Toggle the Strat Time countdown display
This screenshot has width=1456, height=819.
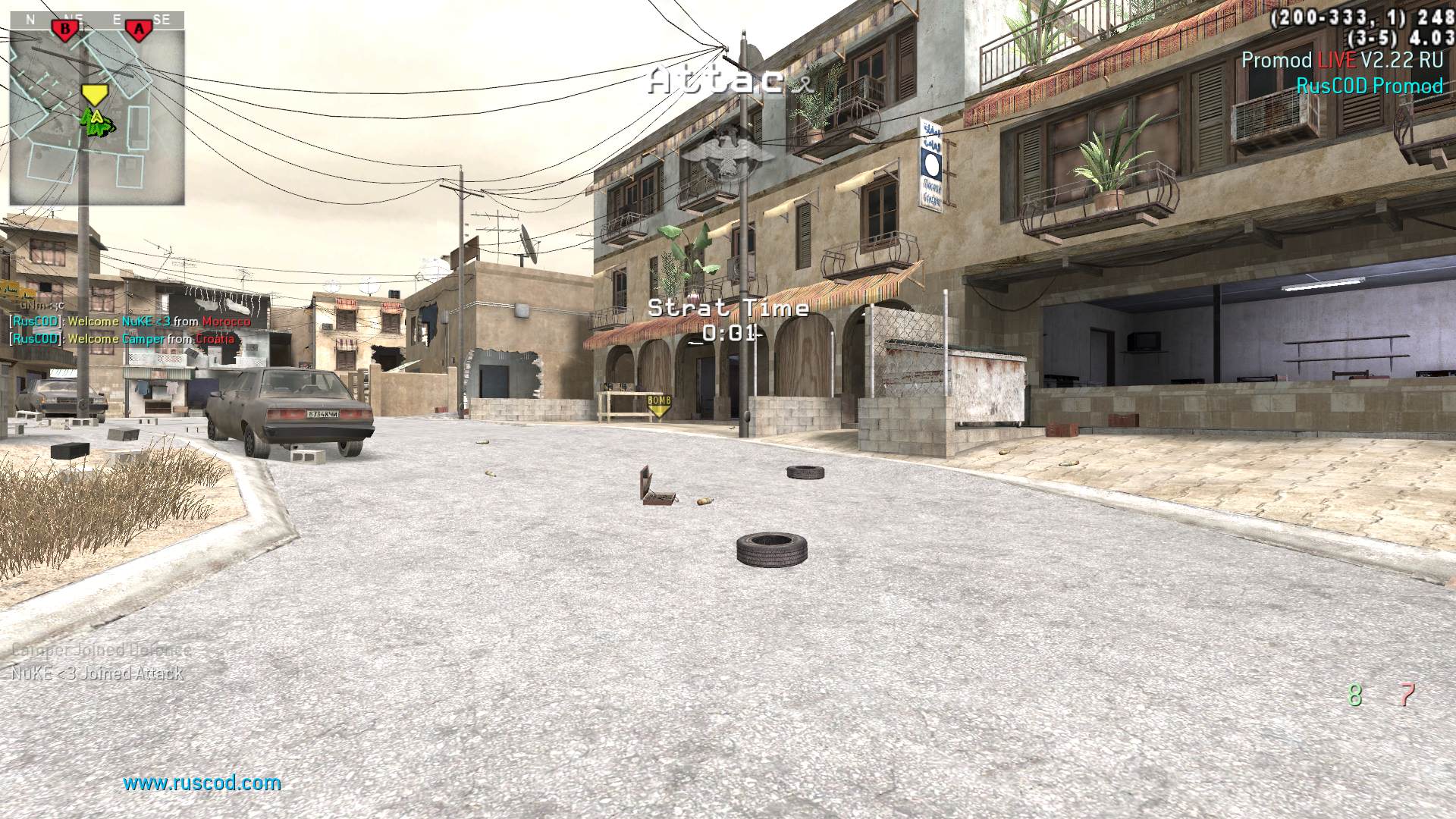coord(730,308)
